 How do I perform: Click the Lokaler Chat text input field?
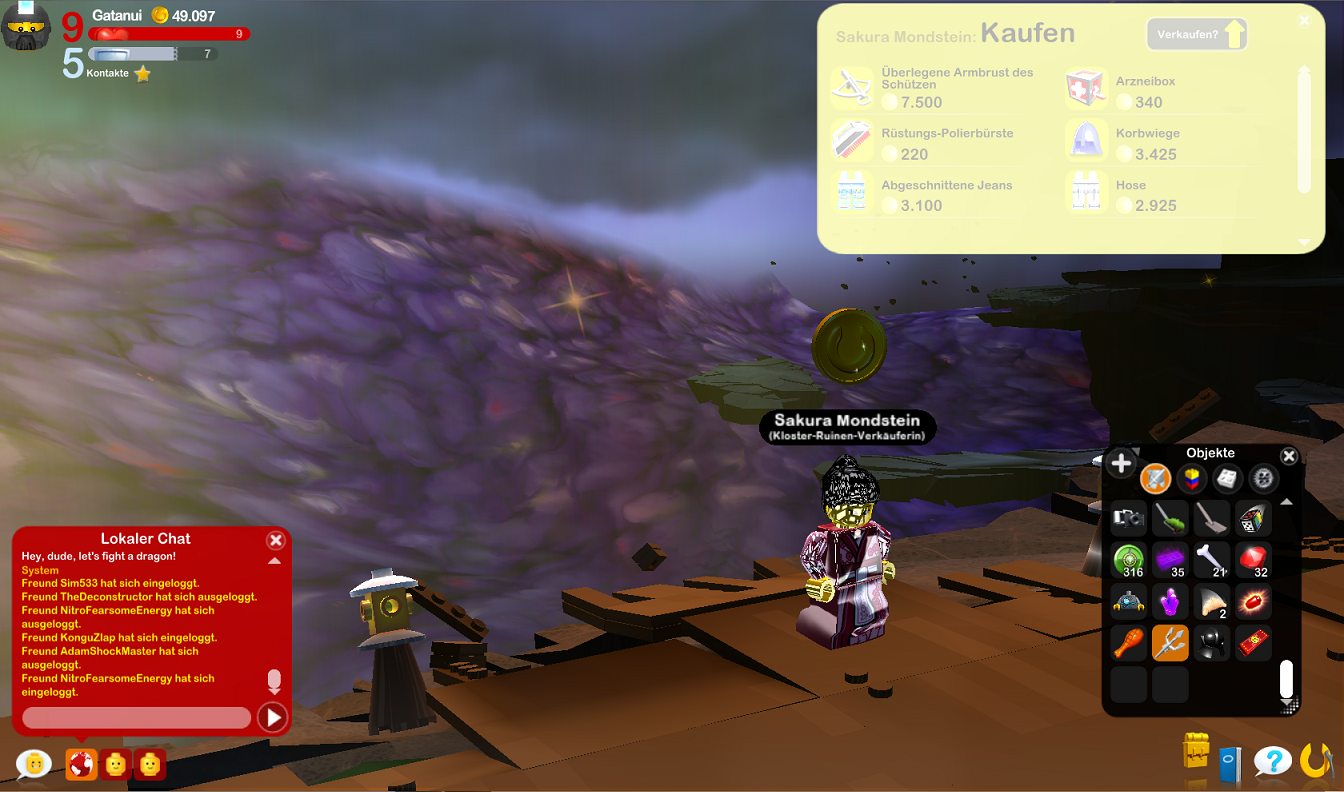point(135,717)
